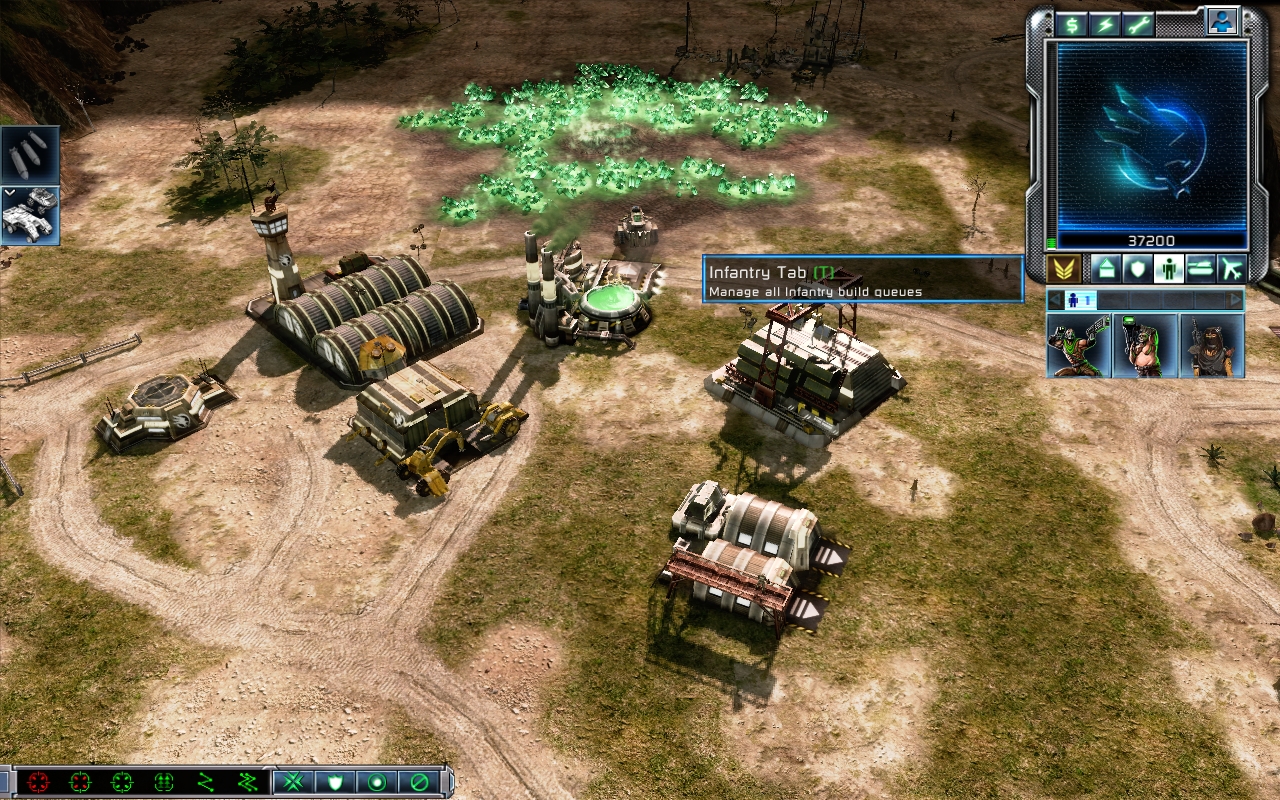Choose the crossed-arrows aggressive stance
Image resolution: width=1280 pixels, height=800 pixels.
(x=293, y=782)
